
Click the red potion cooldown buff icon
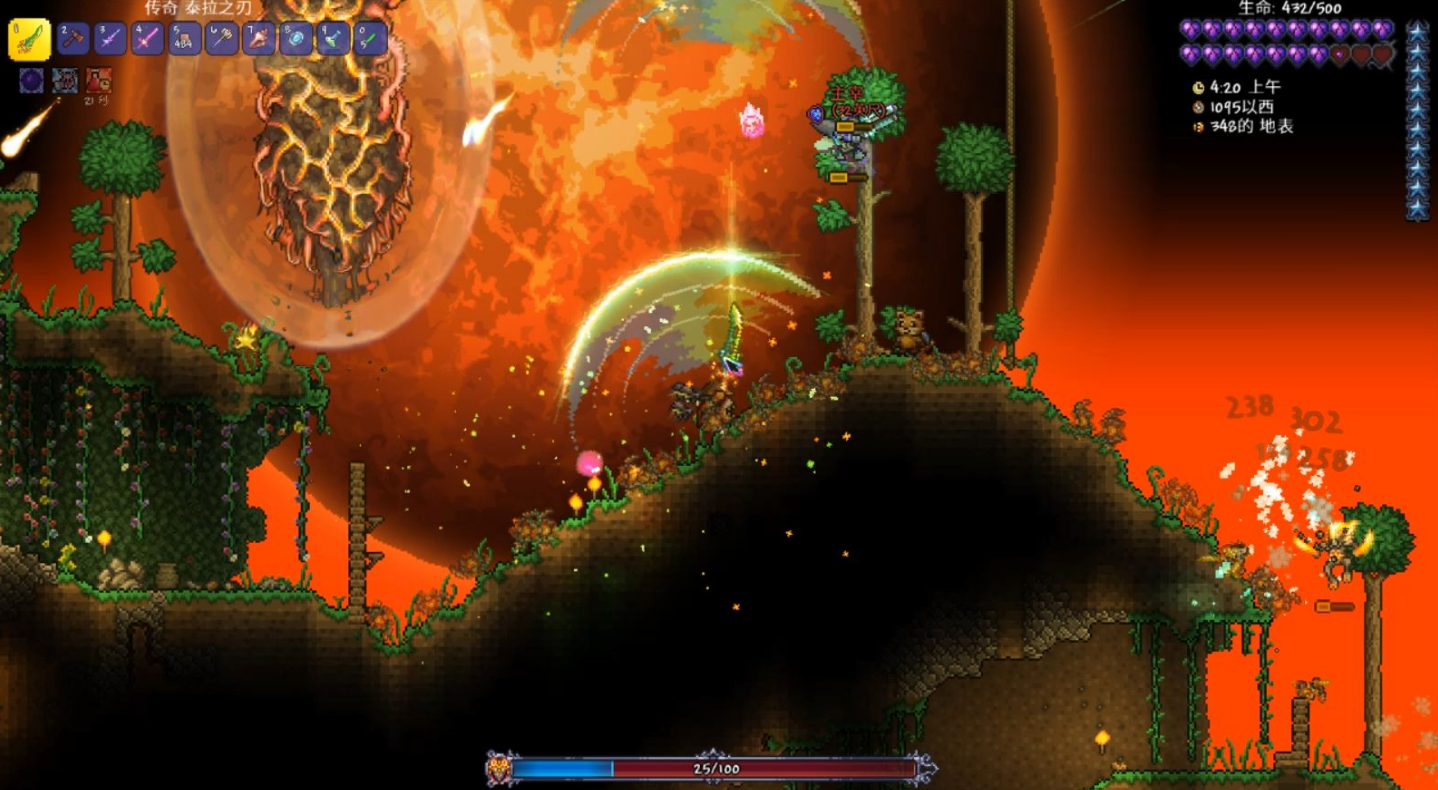pos(98,80)
